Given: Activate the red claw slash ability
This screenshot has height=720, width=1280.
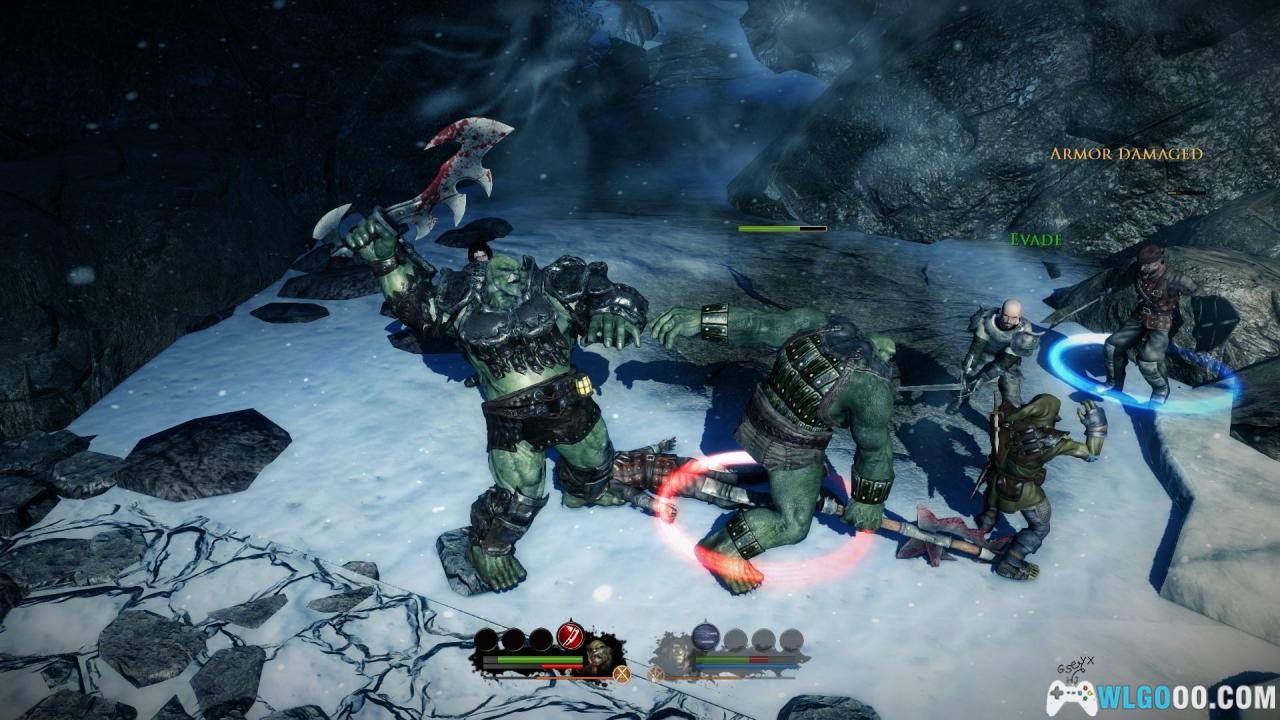Looking at the screenshot, I should tap(572, 636).
